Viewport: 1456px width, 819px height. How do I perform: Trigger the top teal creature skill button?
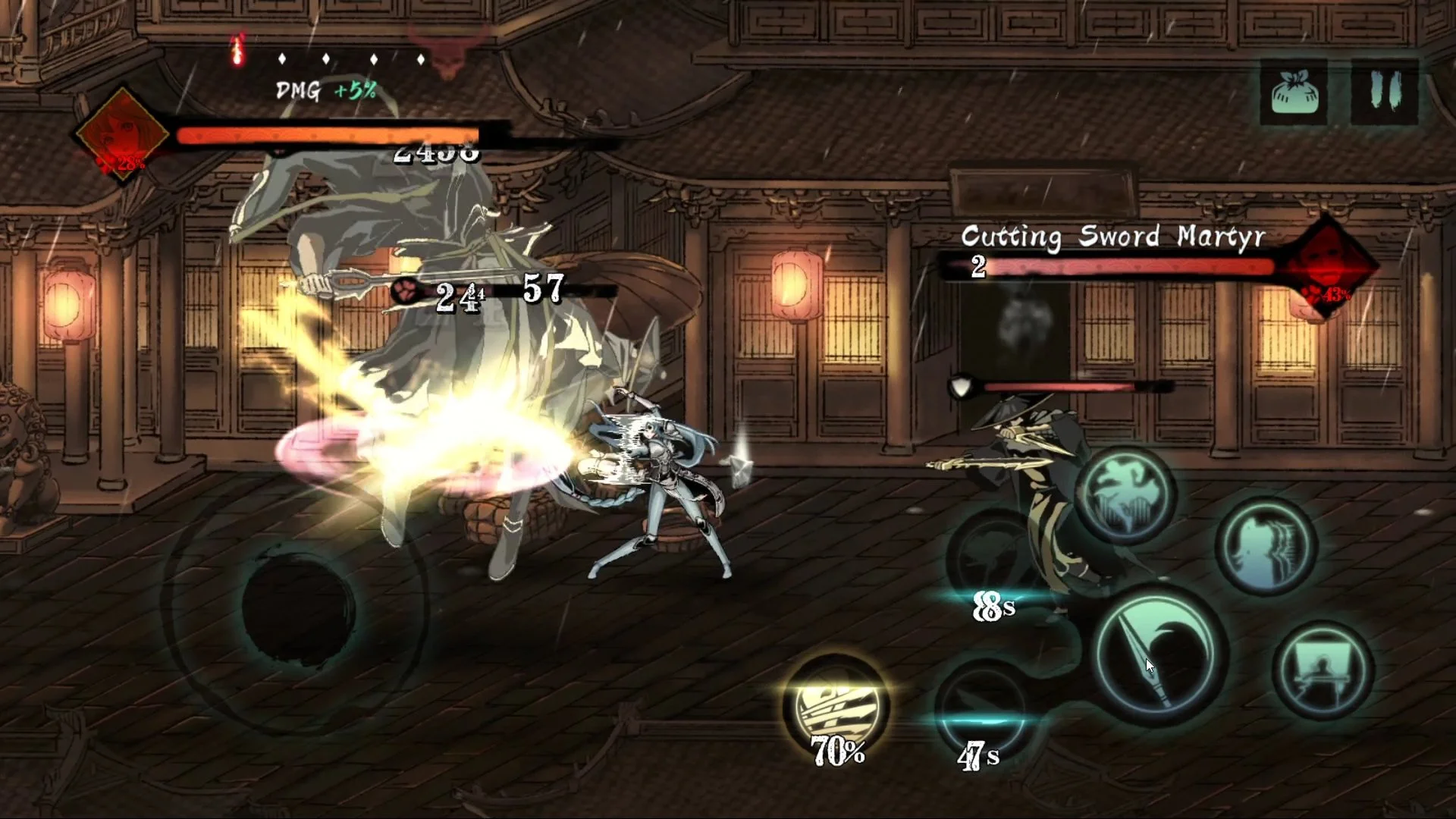click(1125, 497)
